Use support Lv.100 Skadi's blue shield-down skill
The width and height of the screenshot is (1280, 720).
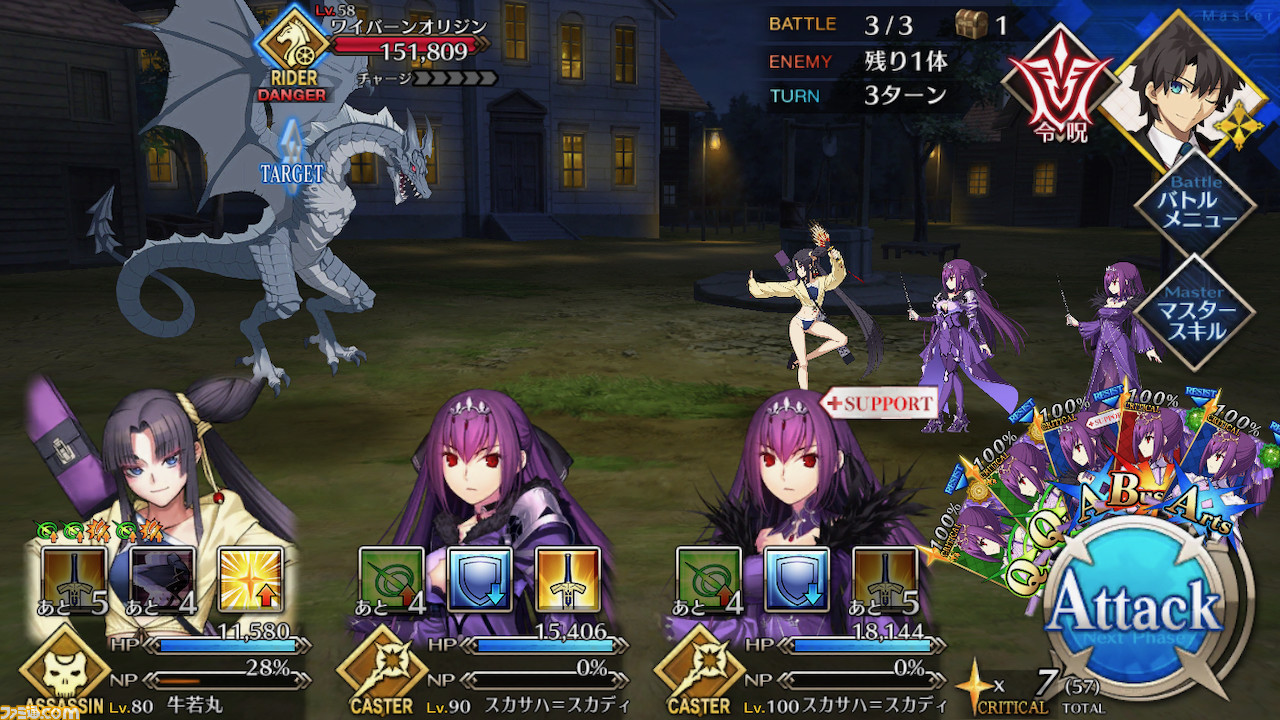click(797, 580)
